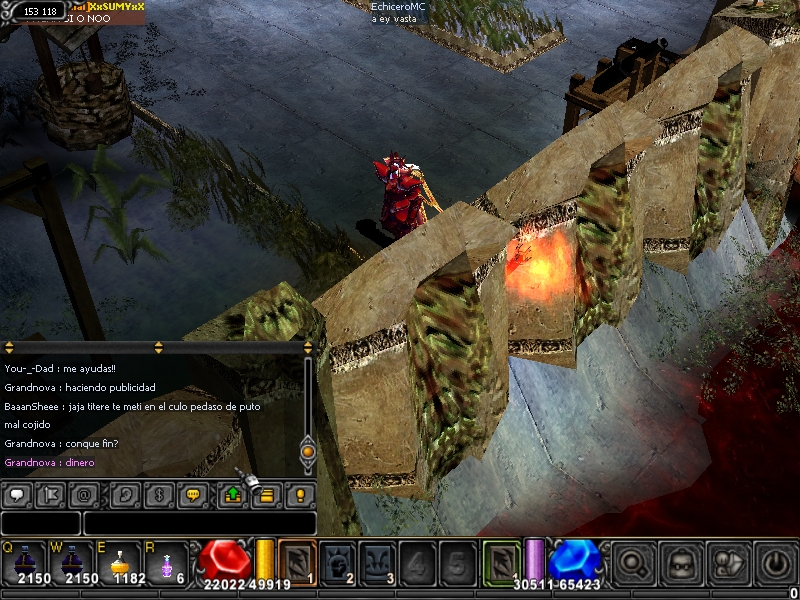The height and width of the screenshot is (600, 800).
Task: Use the small purple potion in slot R
Action: [x=166, y=562]
